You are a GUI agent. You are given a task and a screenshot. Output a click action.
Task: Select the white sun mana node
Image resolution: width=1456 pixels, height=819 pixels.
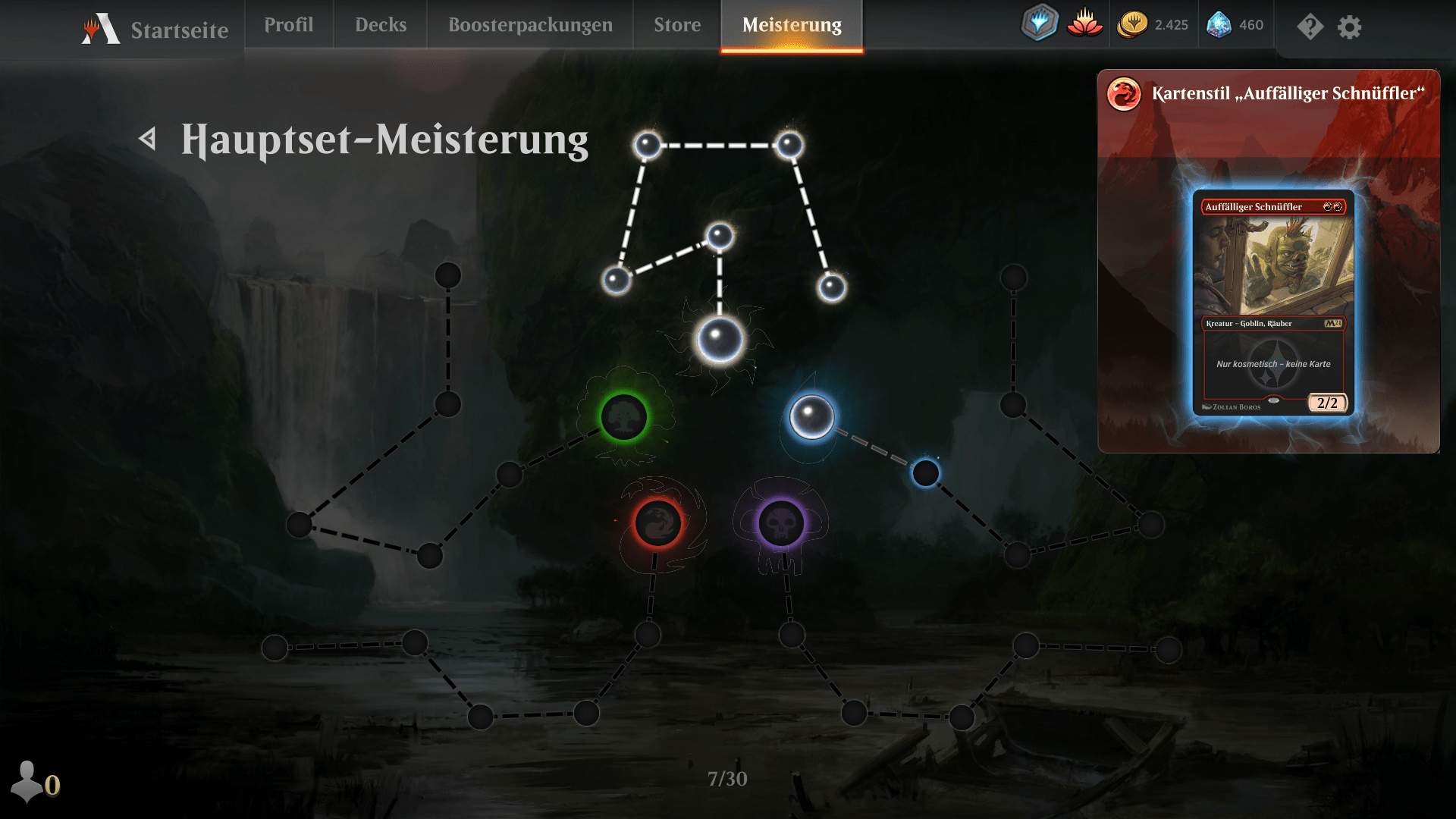click(x=720, y=340)
